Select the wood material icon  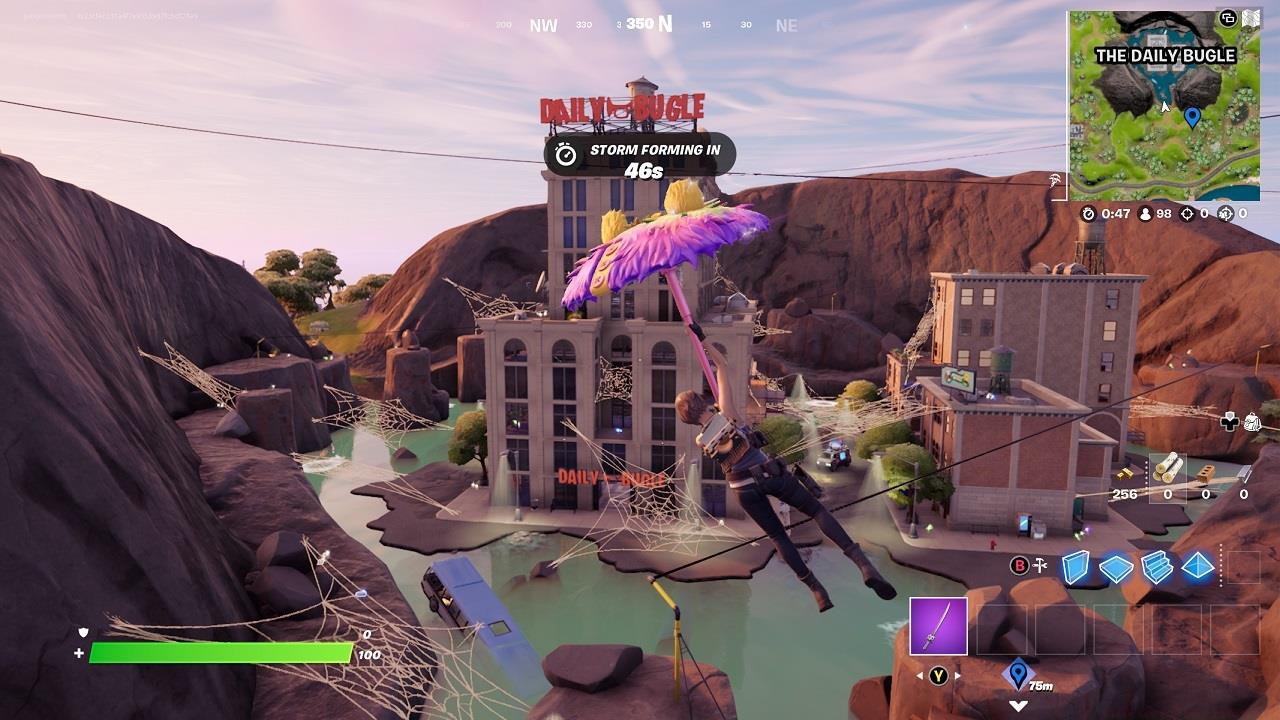click(1167, 469)
